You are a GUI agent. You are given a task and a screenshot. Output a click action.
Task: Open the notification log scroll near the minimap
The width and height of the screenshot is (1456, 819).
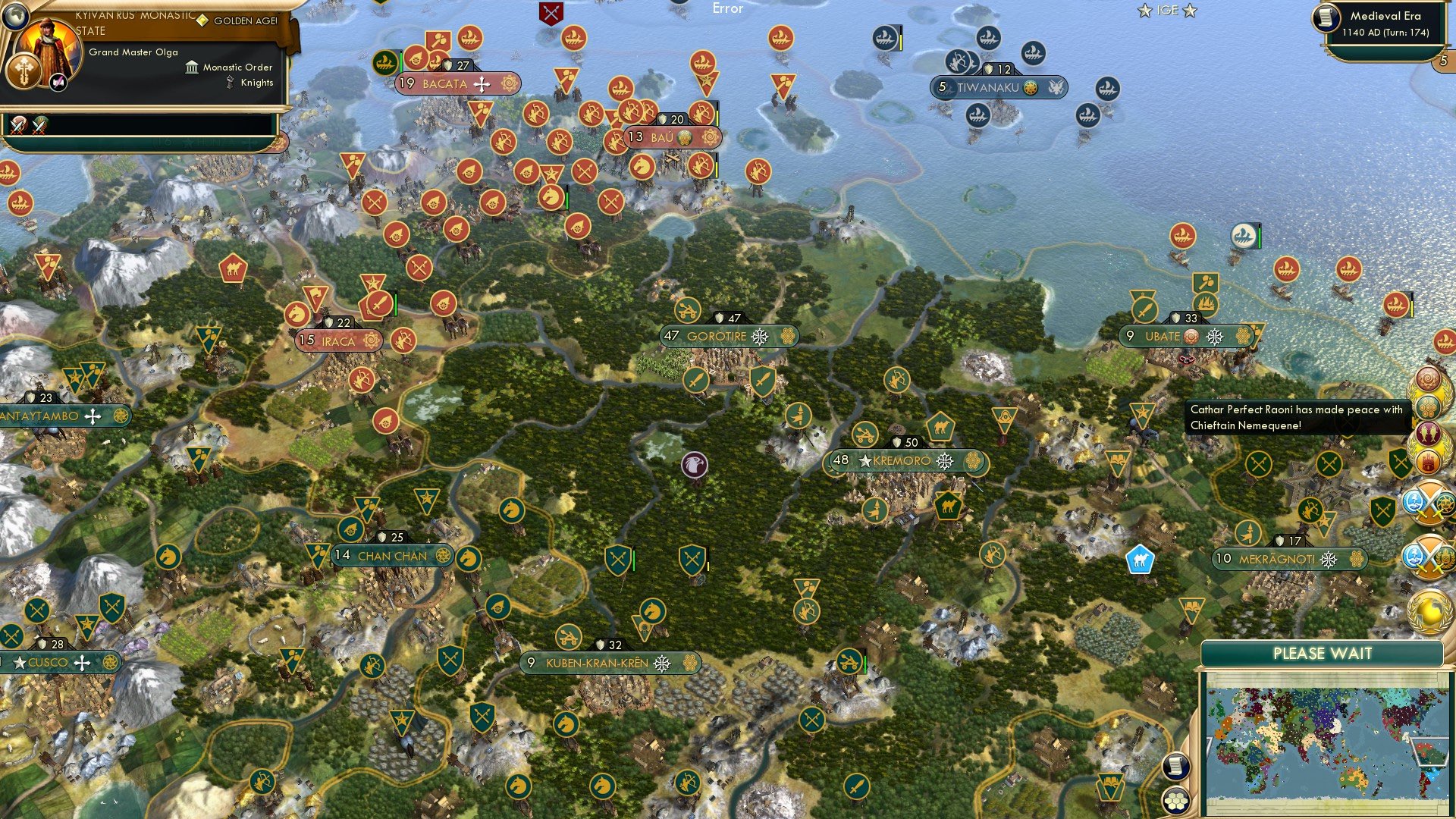(1176, 766)
